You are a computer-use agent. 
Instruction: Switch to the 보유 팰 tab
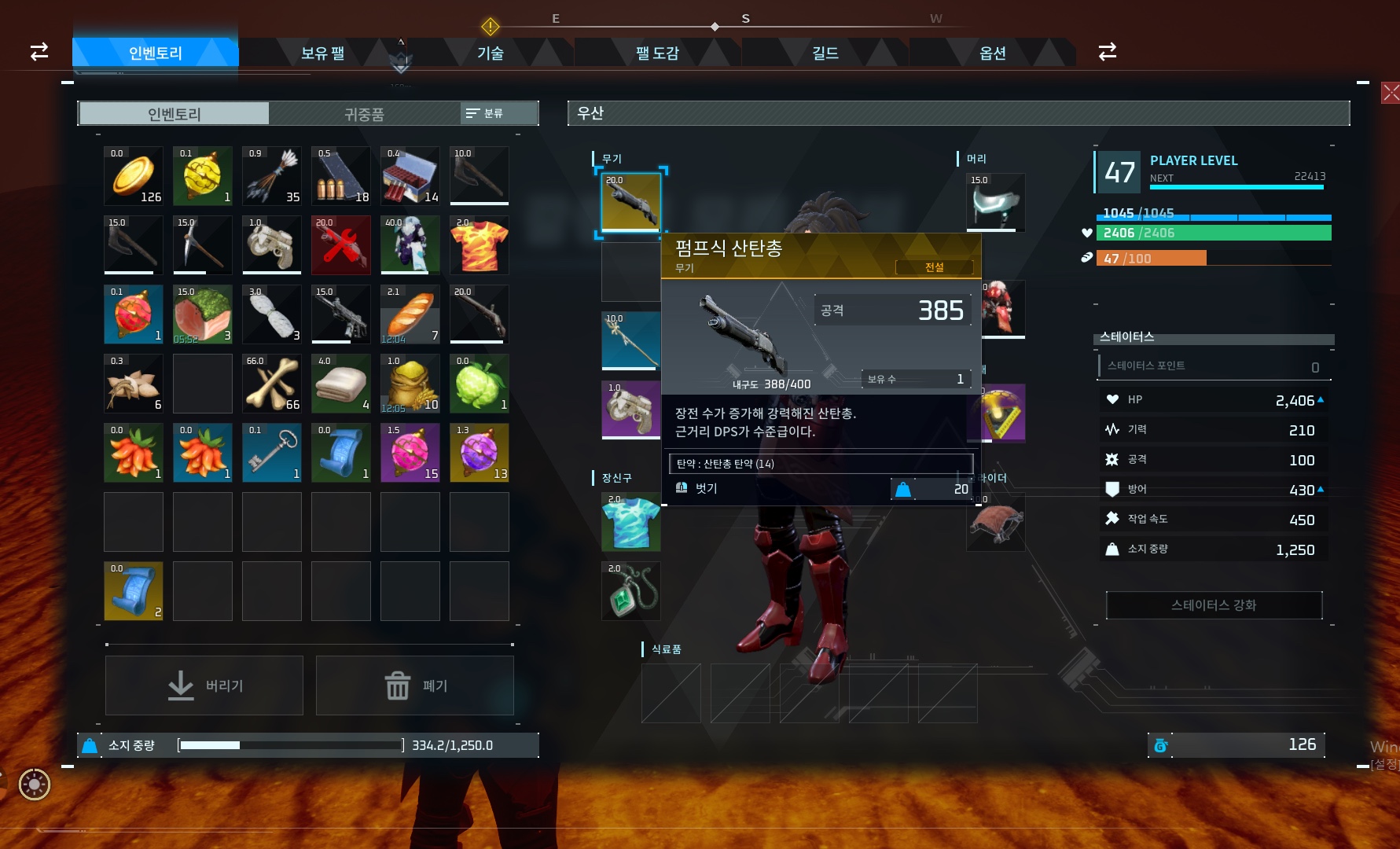click(x=322, y=53)
